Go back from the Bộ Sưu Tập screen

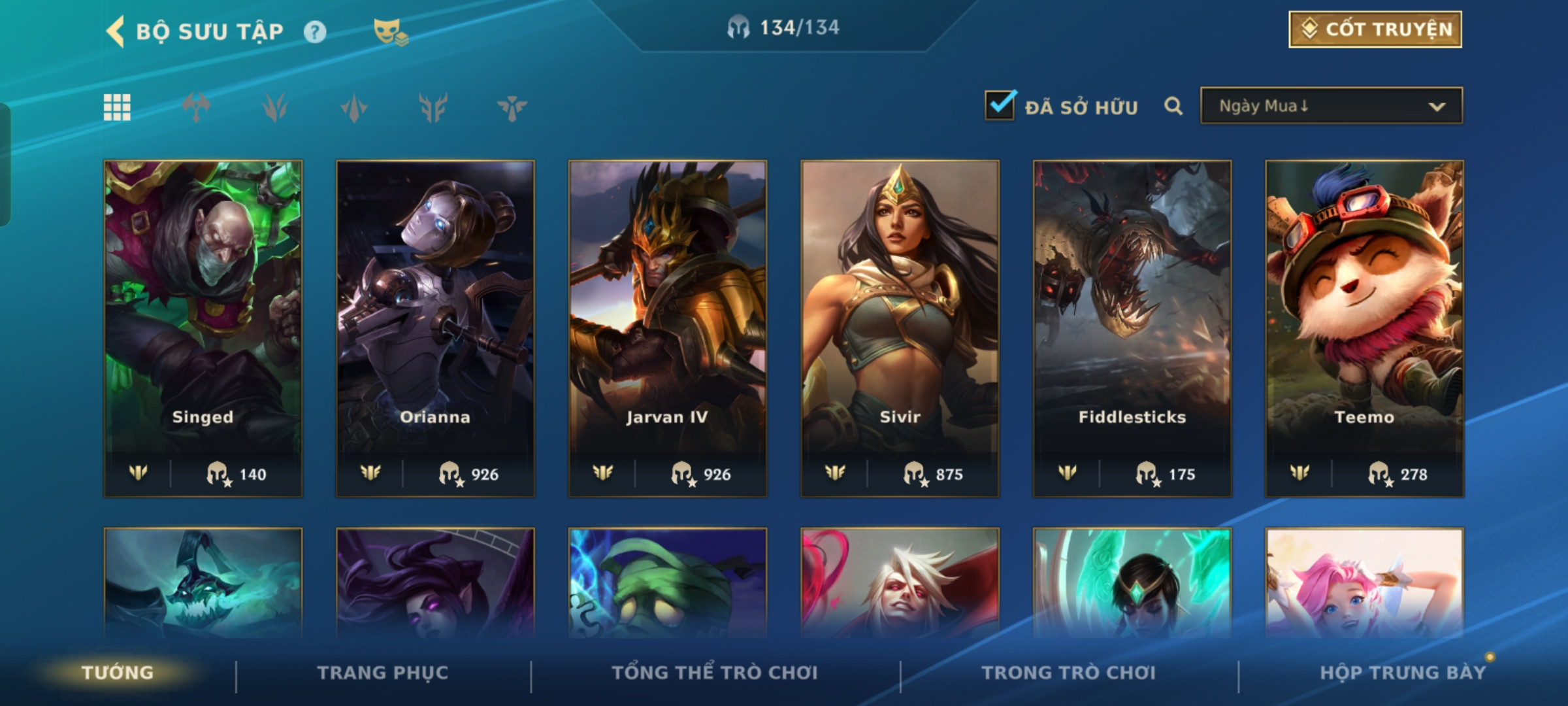click(x=116, y=31)
